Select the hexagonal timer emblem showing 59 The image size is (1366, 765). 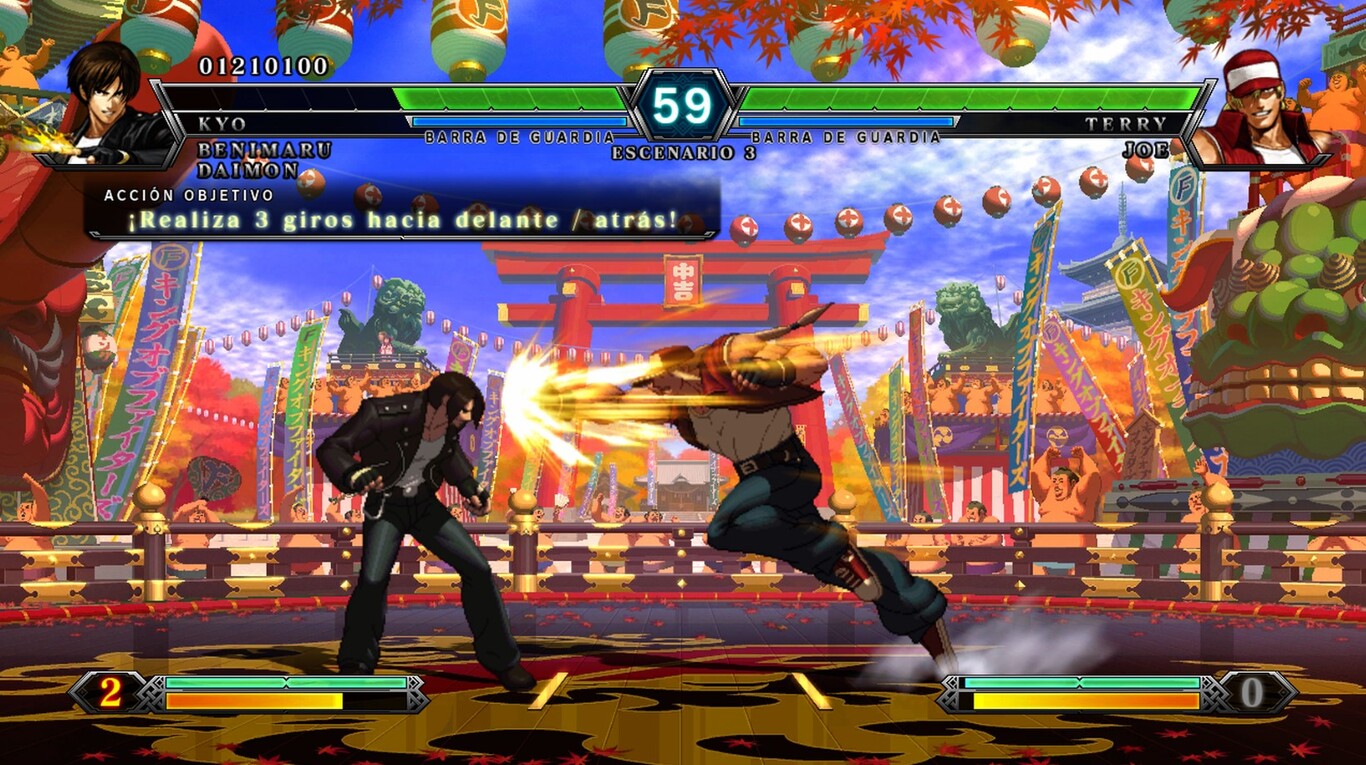(683, 104)
